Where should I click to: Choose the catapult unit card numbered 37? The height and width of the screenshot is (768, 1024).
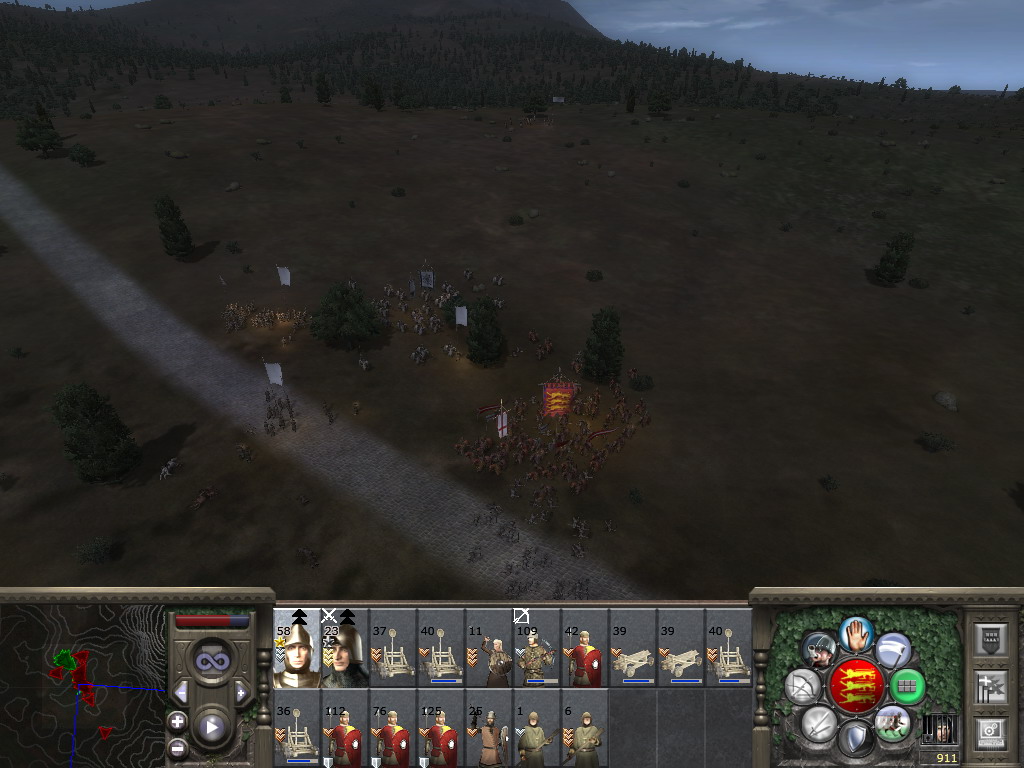[393, 647]
